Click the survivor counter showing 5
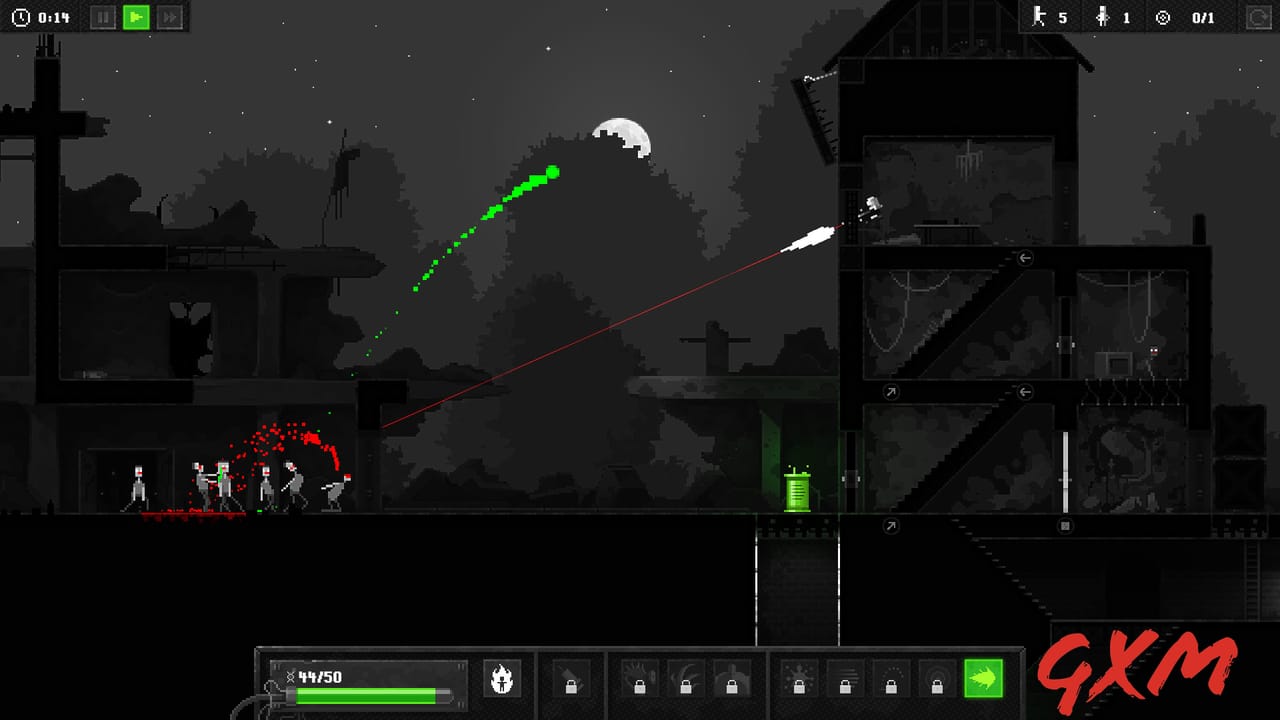 pos(1052,17)
